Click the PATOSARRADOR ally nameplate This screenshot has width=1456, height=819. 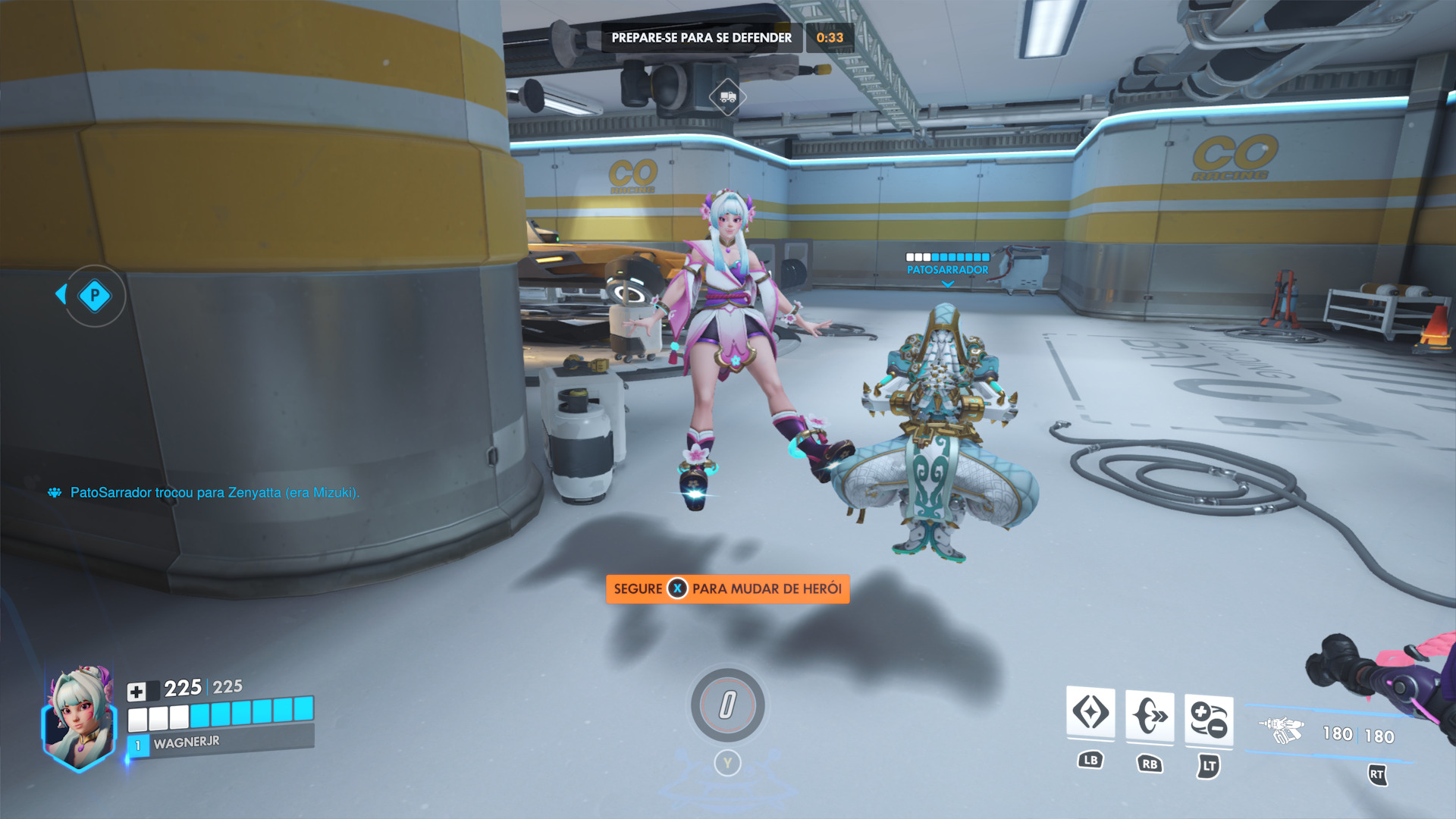pyautogui.click(x=947, y=269)
